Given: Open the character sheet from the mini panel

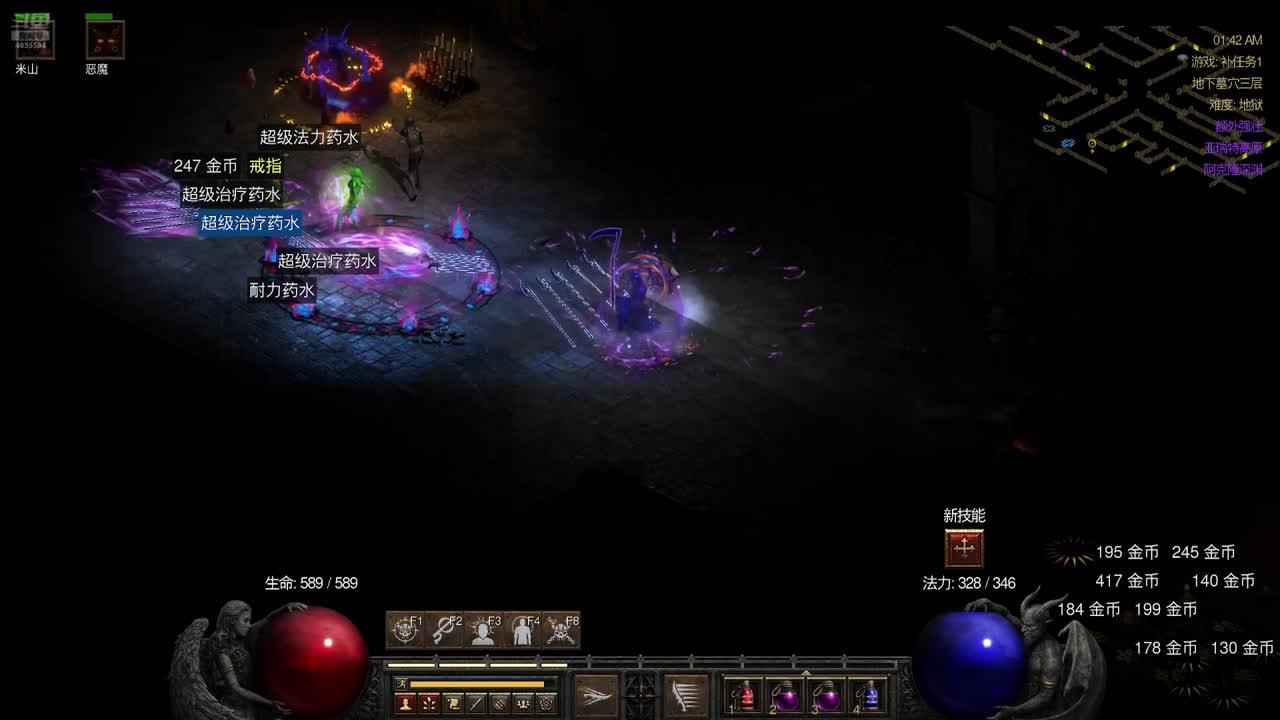Looking at the screenshot, I should pos(406,703).
